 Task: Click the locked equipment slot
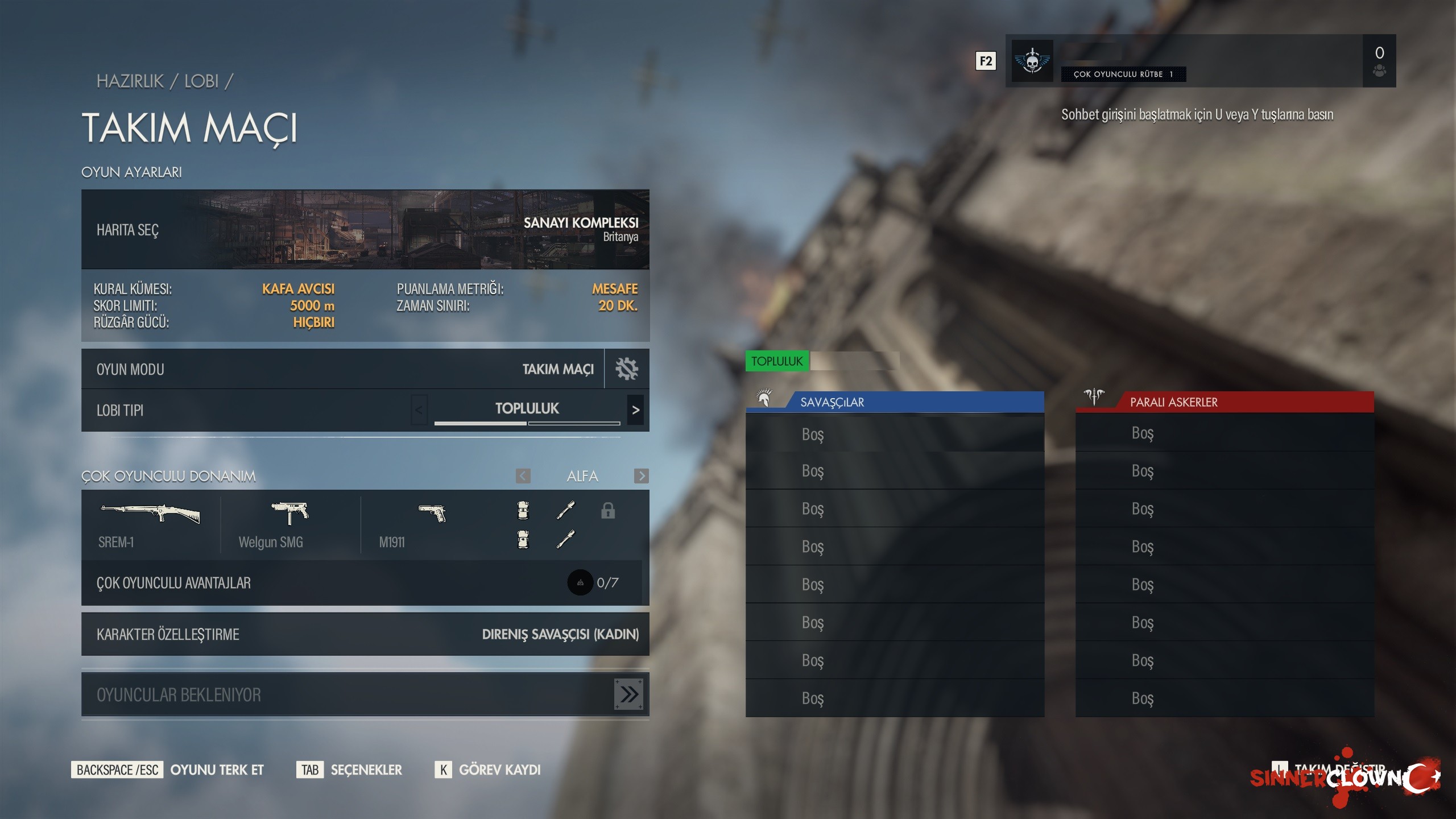[608, 511]
